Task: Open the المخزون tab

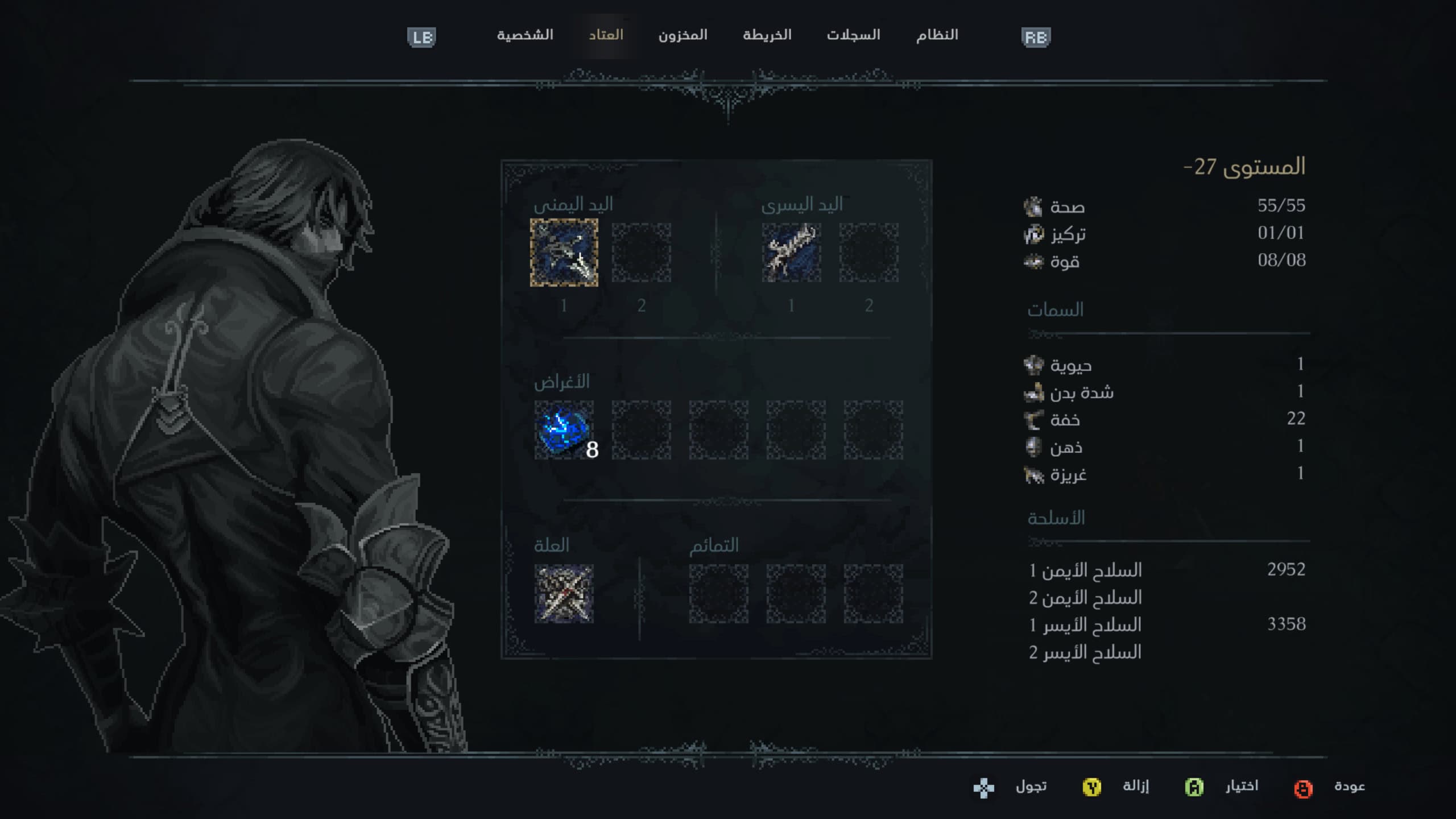Action: [682, 35]
